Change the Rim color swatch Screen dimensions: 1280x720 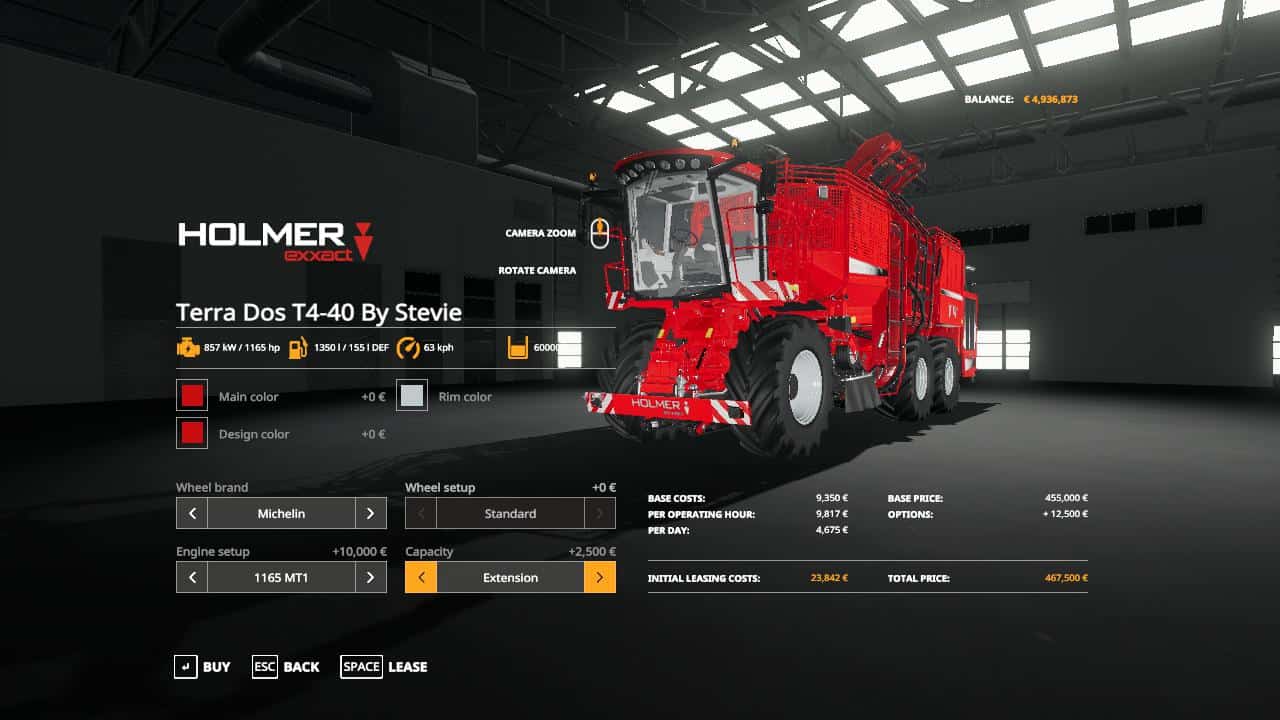412,396
